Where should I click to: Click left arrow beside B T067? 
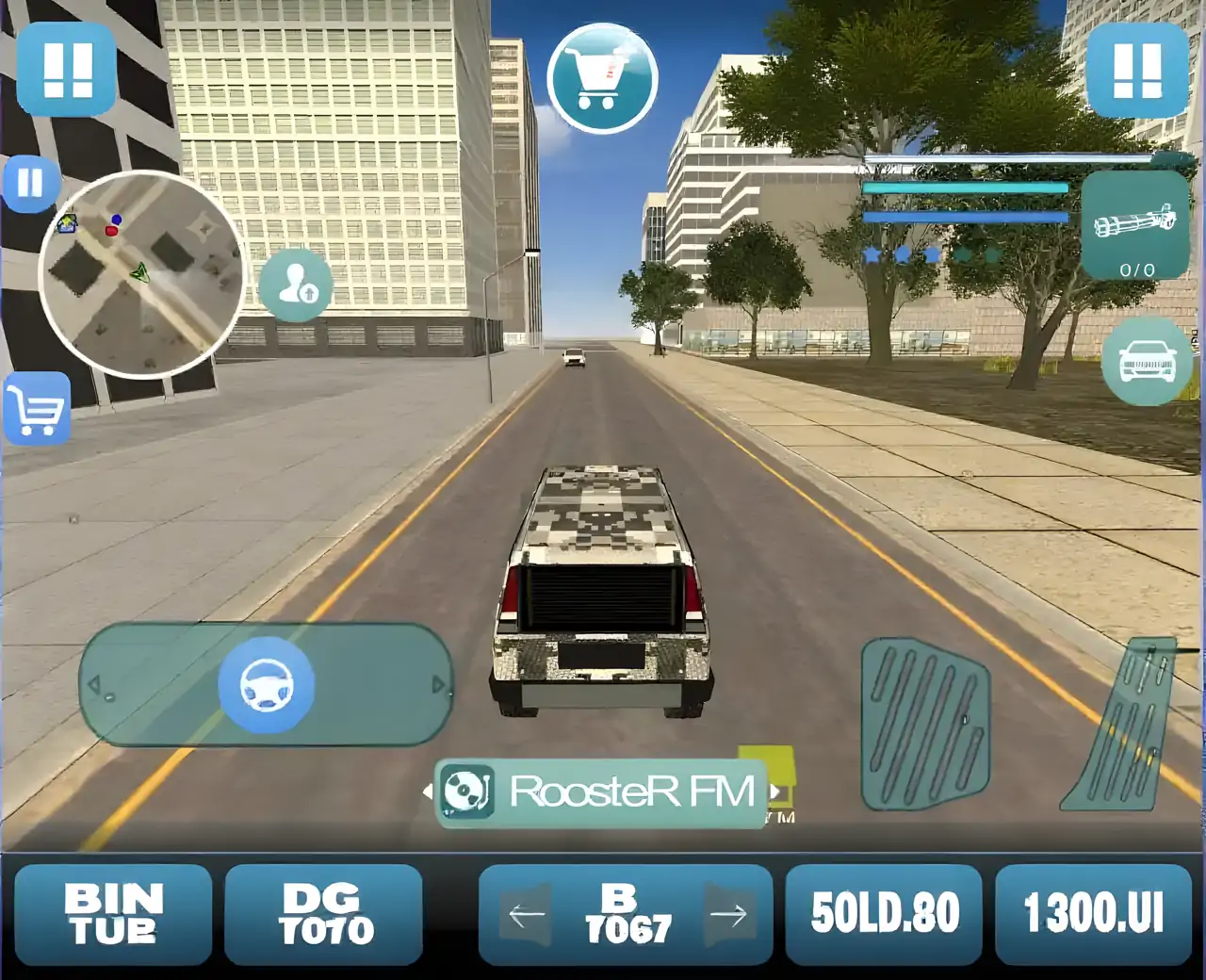tap(526, 914)
